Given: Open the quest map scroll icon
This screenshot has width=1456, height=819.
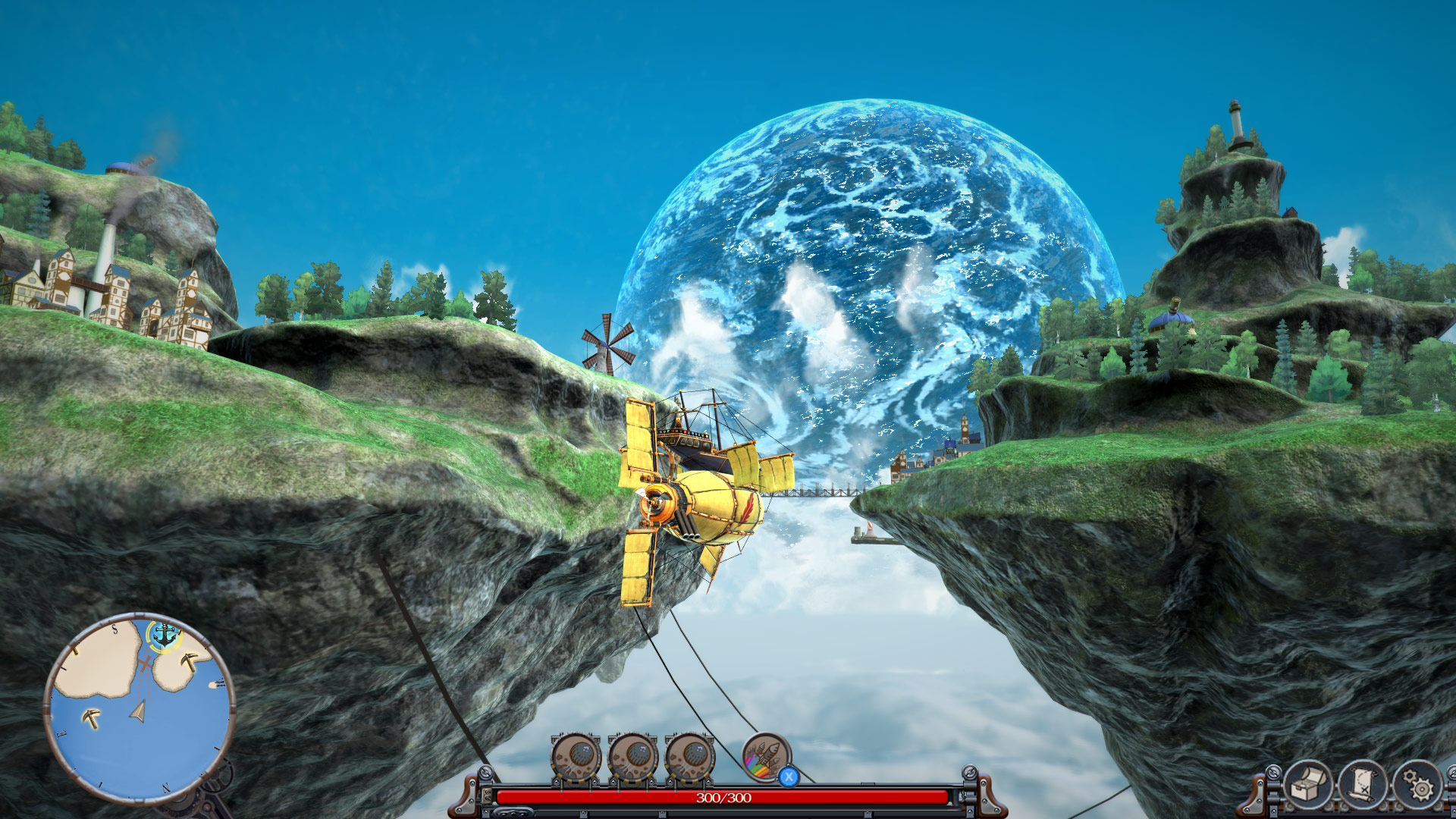Looking at the screenshot, I should point(1361,784).
